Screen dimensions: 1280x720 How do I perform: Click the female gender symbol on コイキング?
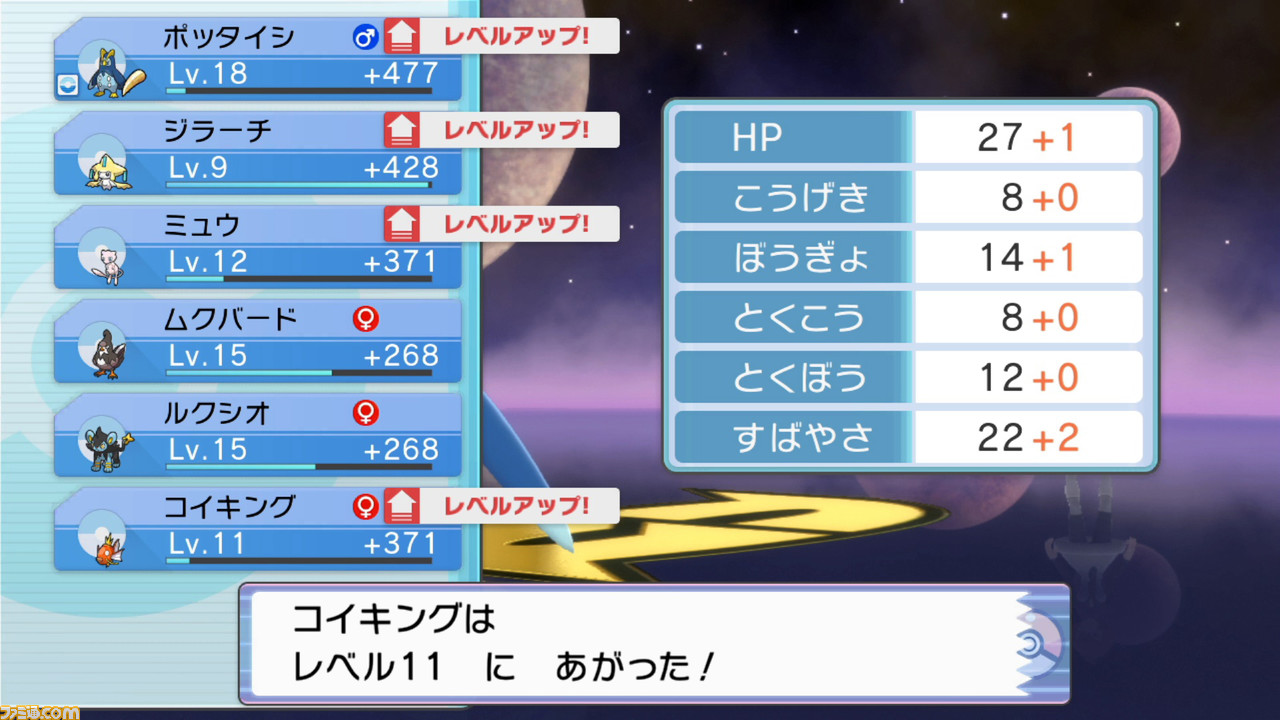click(366, 505)
